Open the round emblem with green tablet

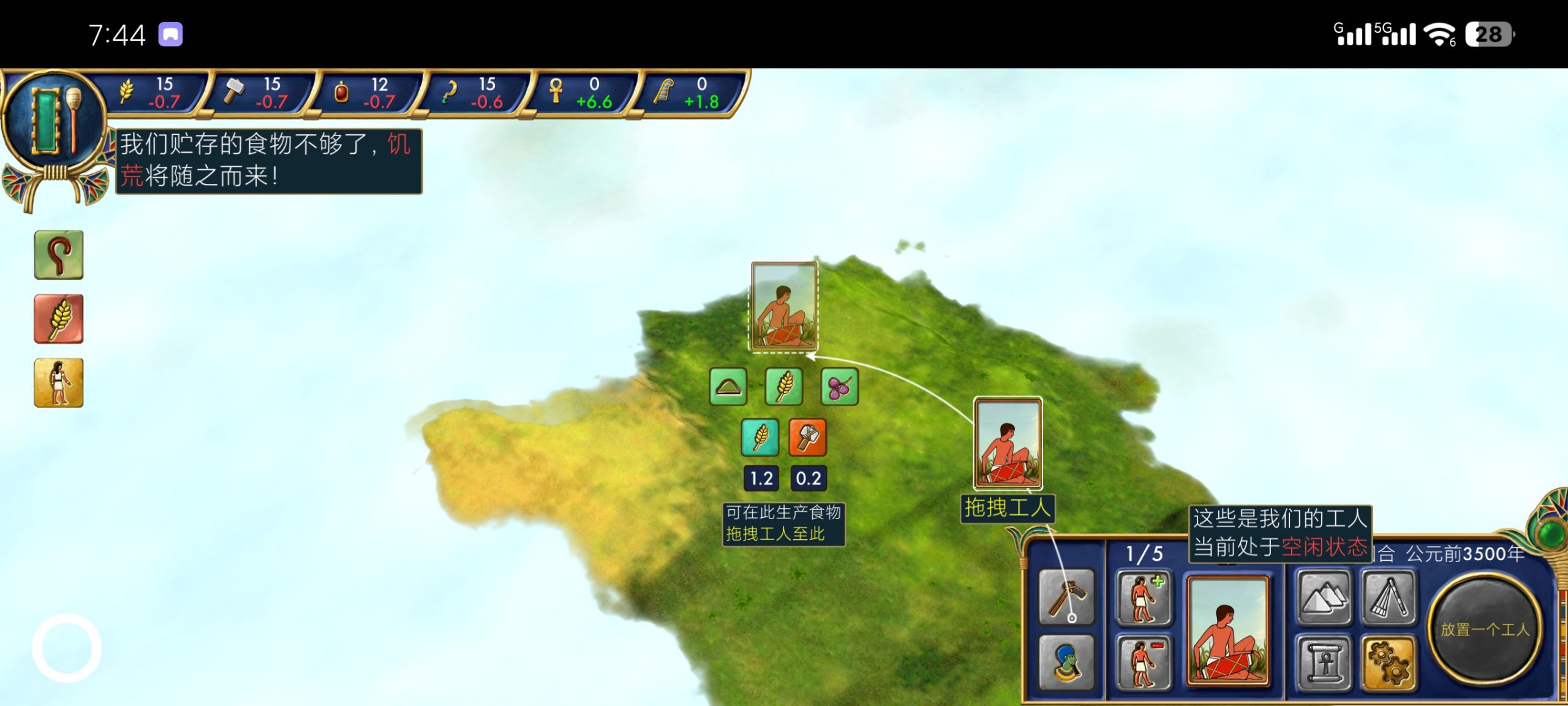point(53,121)
